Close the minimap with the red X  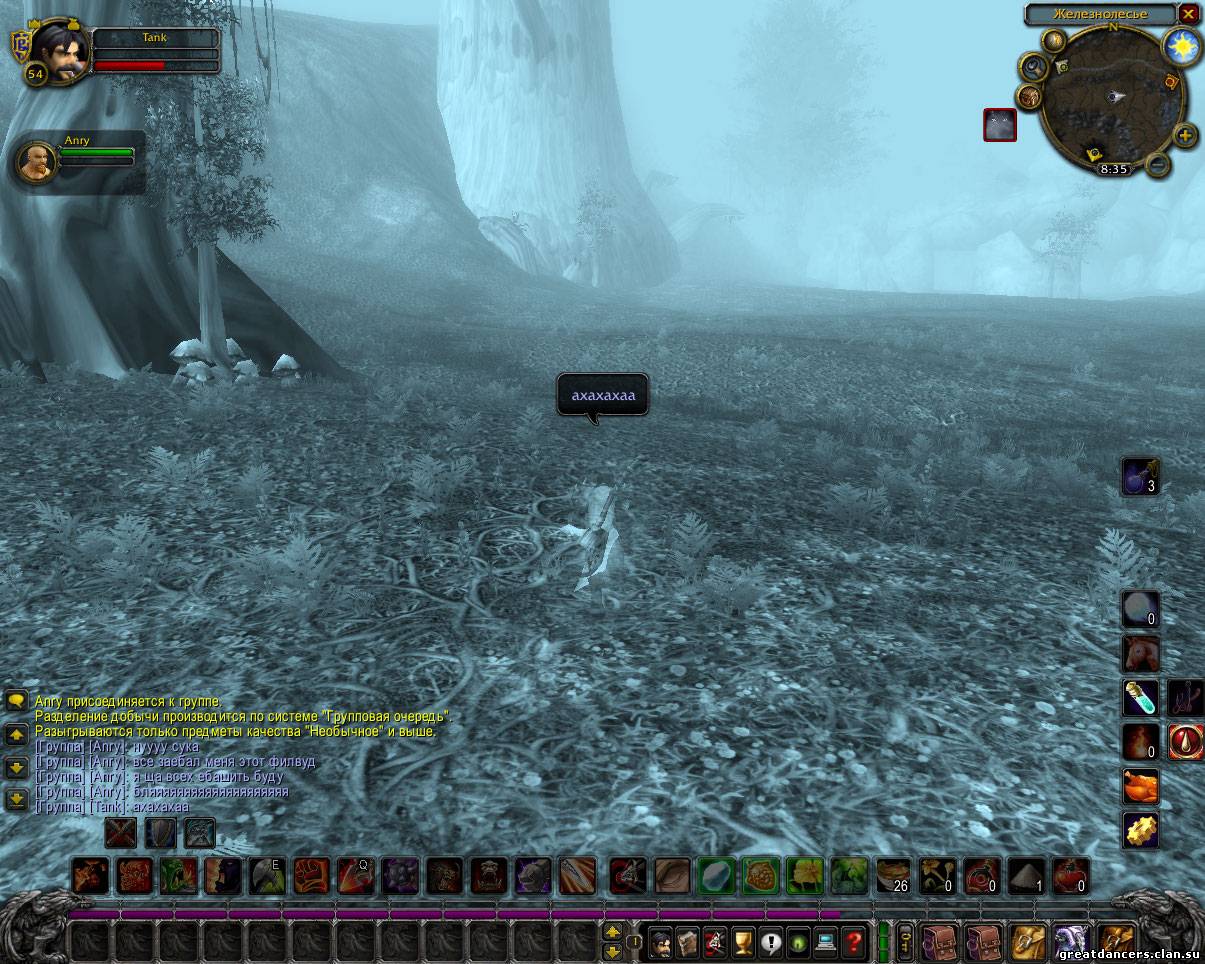(1188, 14)
